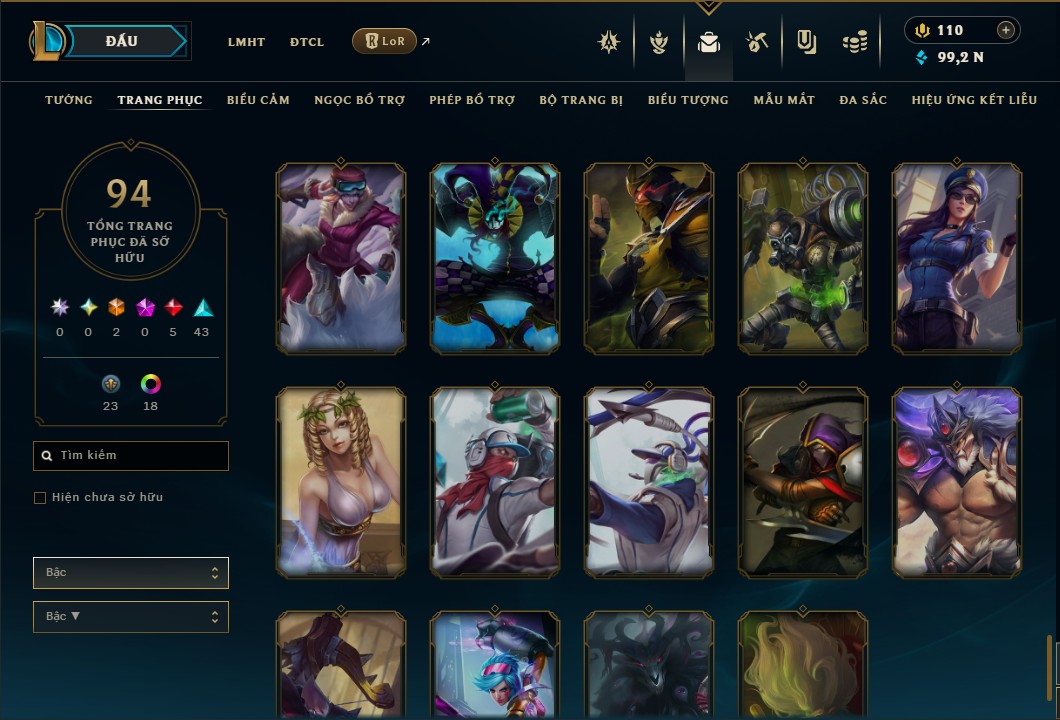Switch to the TƯỚNG champions tab
The width and height of the screenshot is (1060, 720).
click(69, 100)
